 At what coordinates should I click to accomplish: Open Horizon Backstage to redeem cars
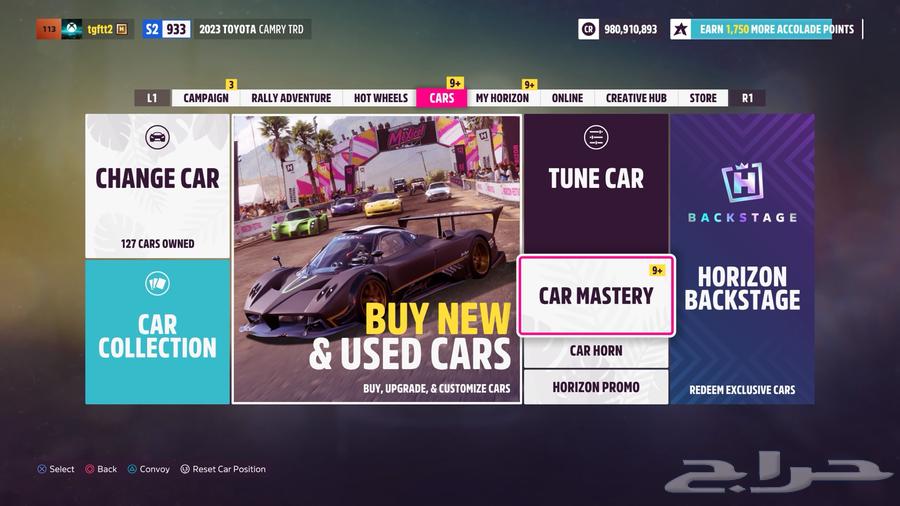(742, 259)
